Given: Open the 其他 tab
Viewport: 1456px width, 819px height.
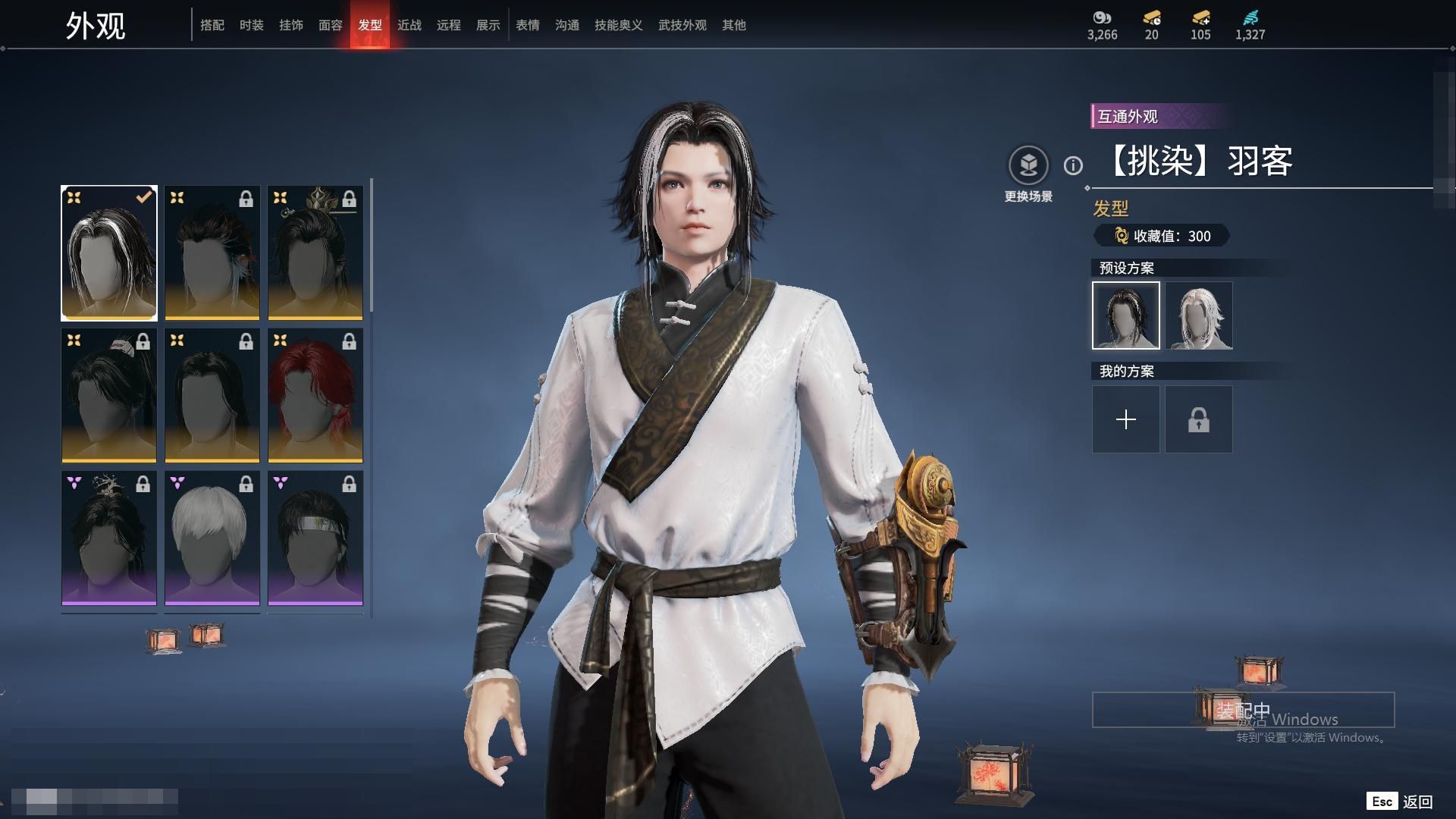Looking at the screenshot, I should point(733,25).
